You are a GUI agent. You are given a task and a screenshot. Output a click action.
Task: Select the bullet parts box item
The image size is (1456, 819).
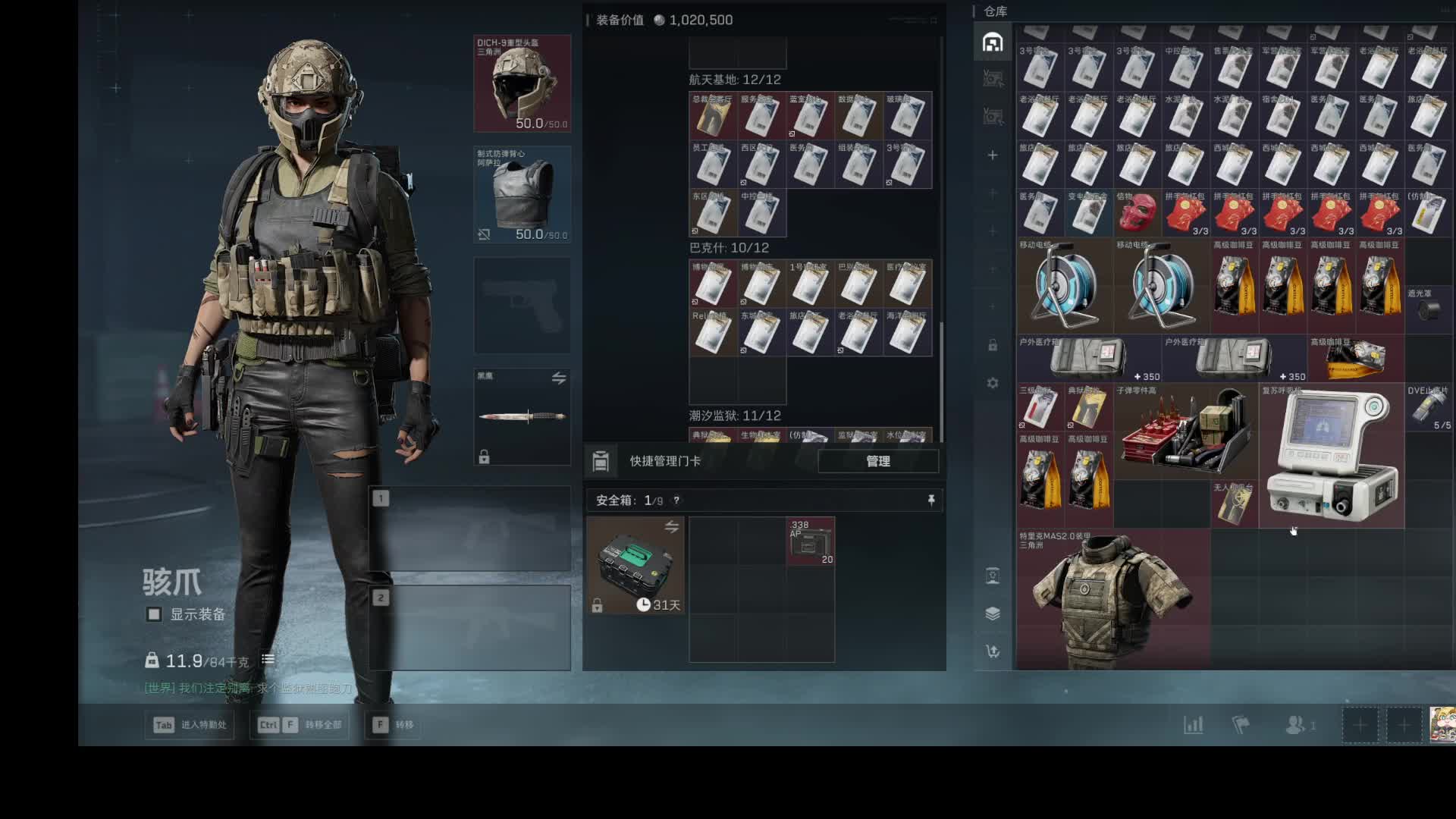(x=1185, y=432)
